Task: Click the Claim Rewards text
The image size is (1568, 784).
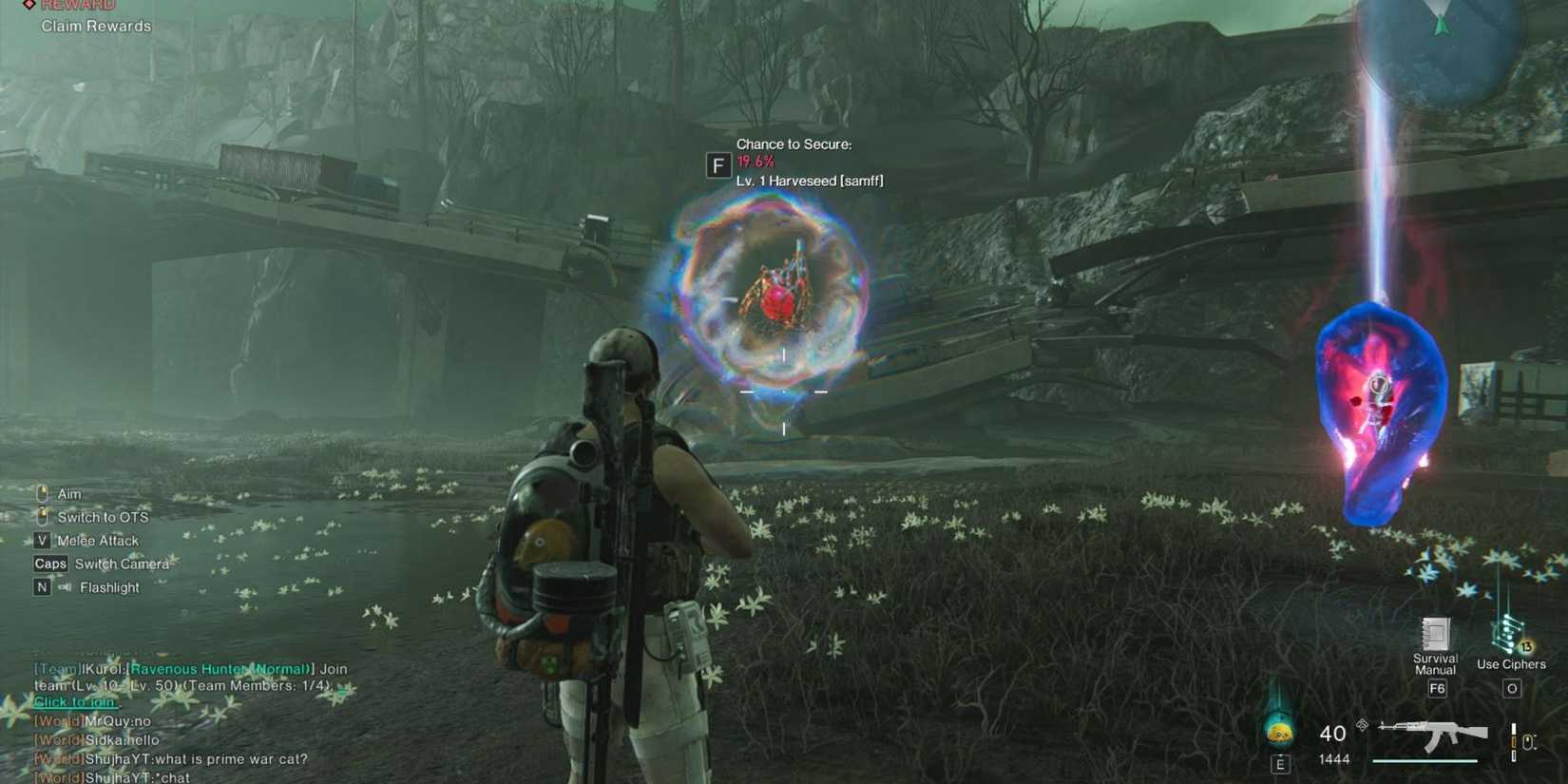Action: [x=94, y=26]
